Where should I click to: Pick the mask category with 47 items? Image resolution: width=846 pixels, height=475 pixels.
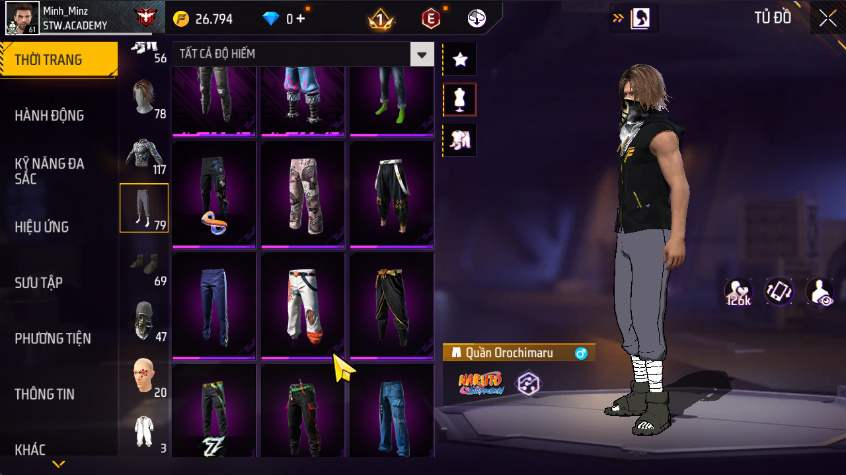pos(144,320)
